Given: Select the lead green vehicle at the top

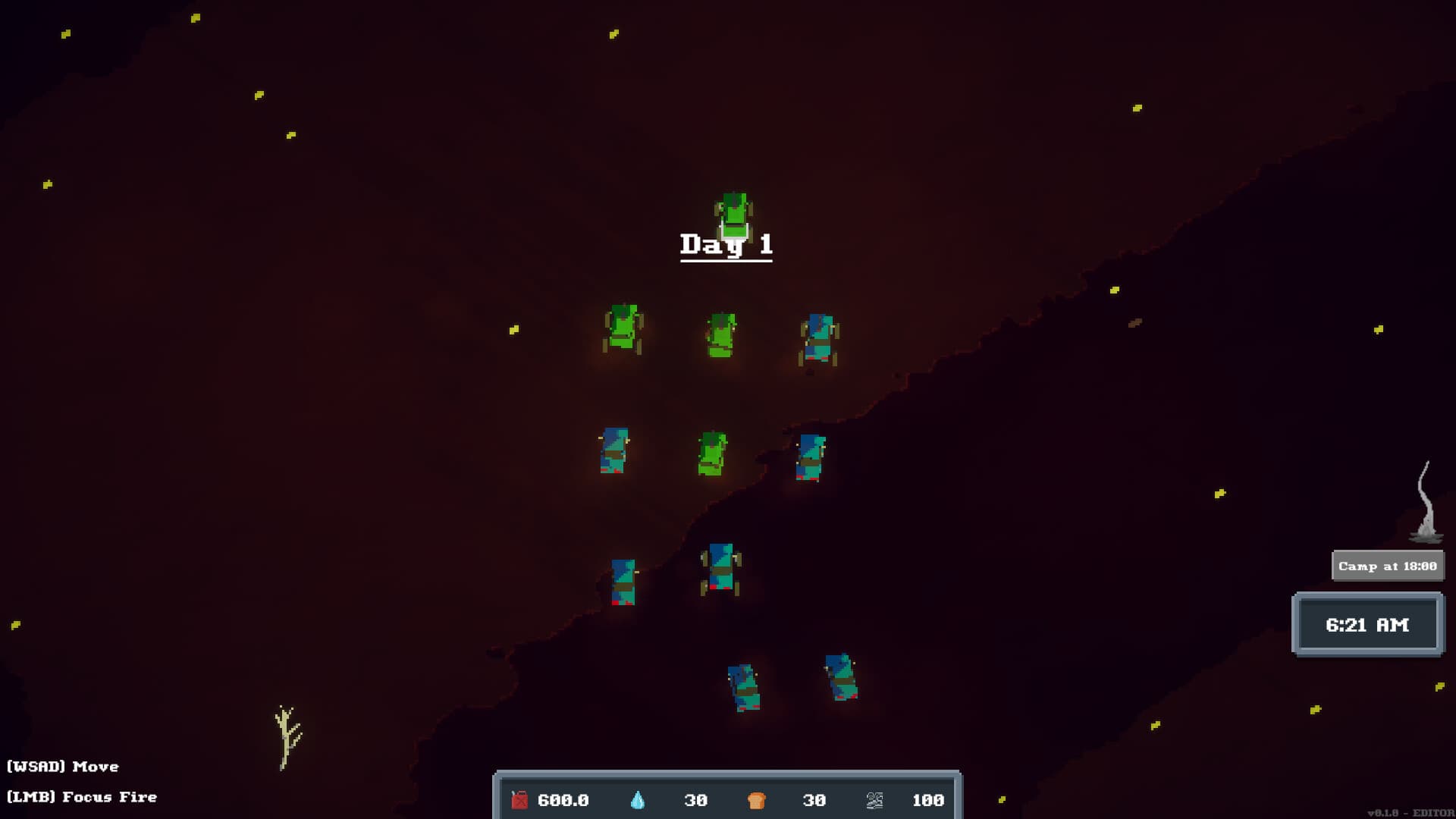Looking at the screenshot, I should pyautogui.click(x=732, y=216).
